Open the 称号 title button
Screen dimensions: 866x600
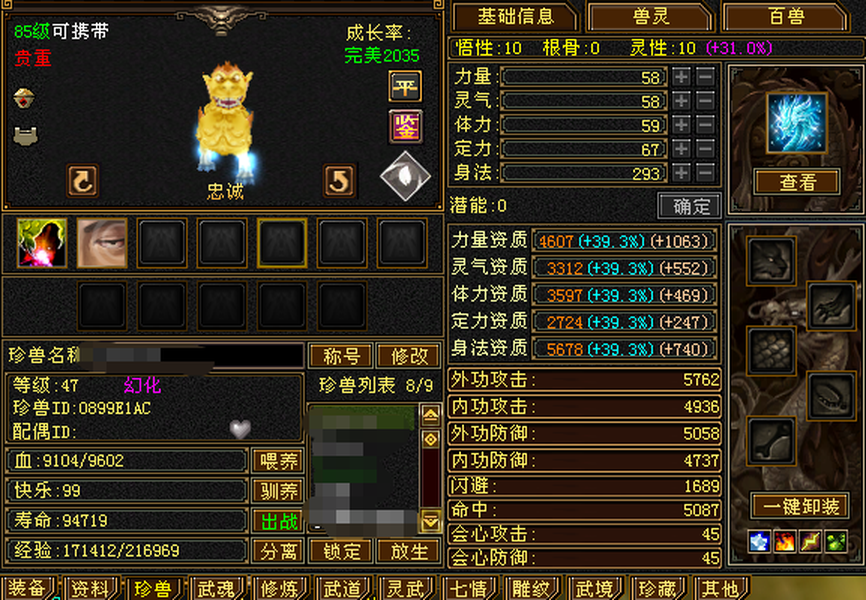(x=342, y=357)
